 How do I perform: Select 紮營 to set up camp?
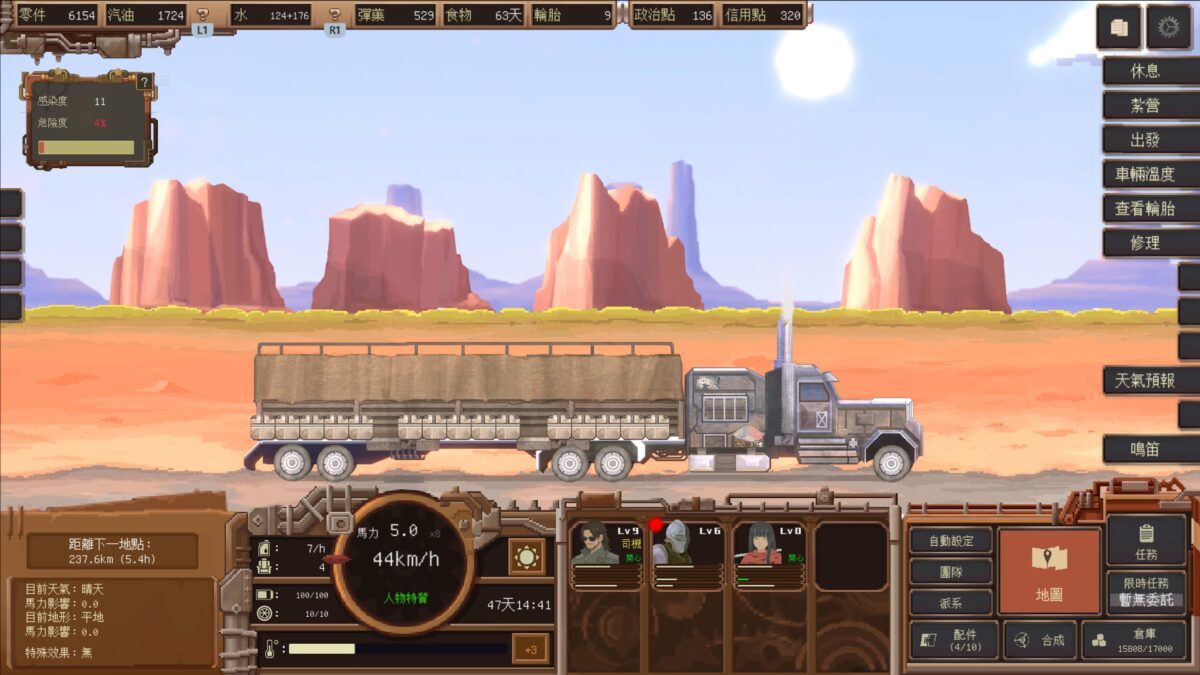tap(1145, 106)
